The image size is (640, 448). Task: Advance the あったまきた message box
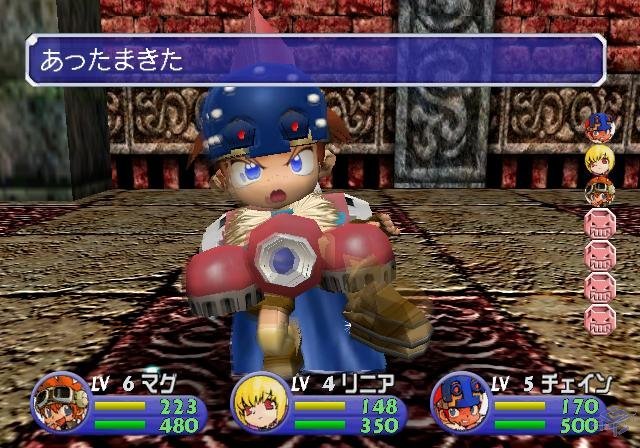(x=315, y=60)
